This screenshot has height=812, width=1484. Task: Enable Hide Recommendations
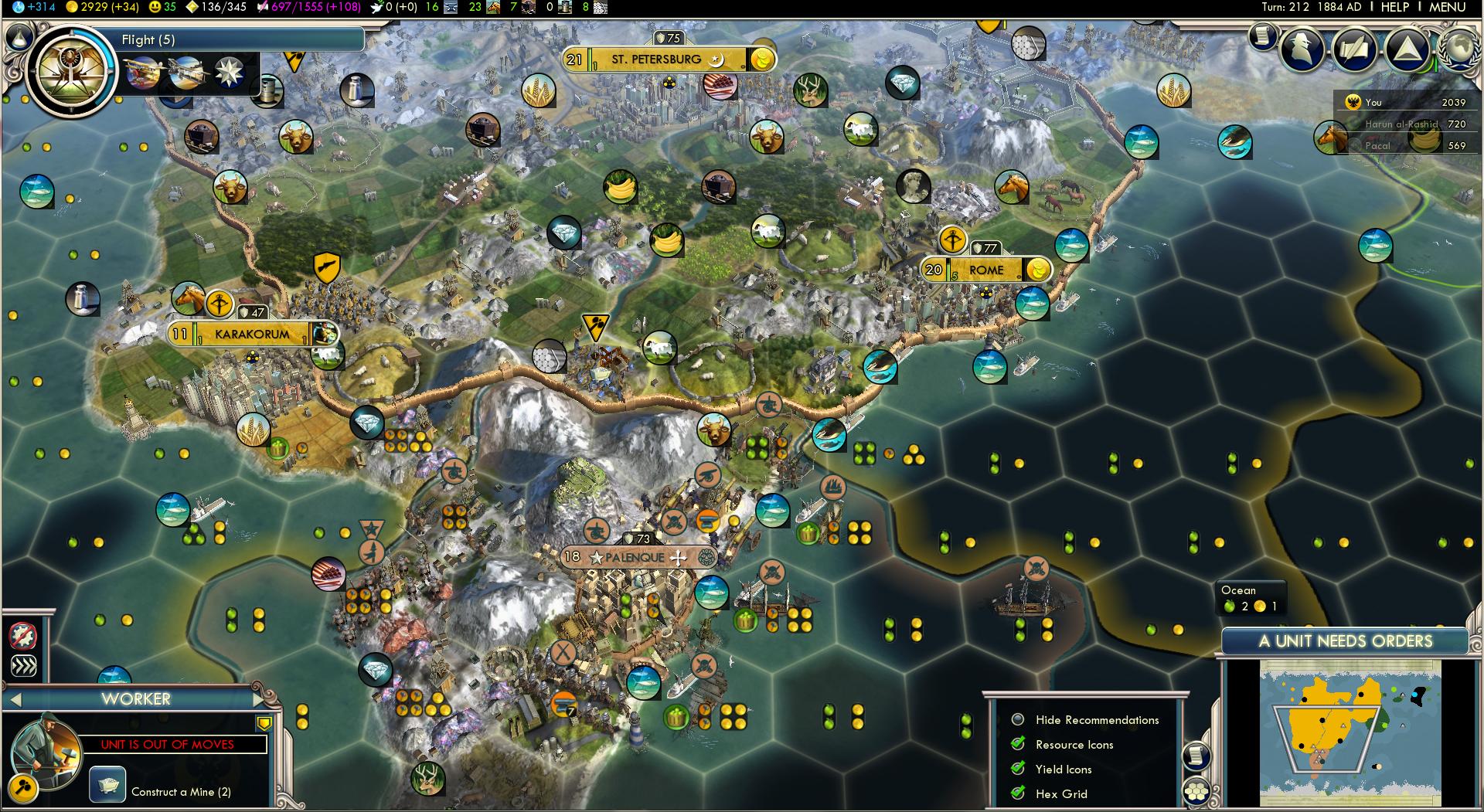[1019, 720]
